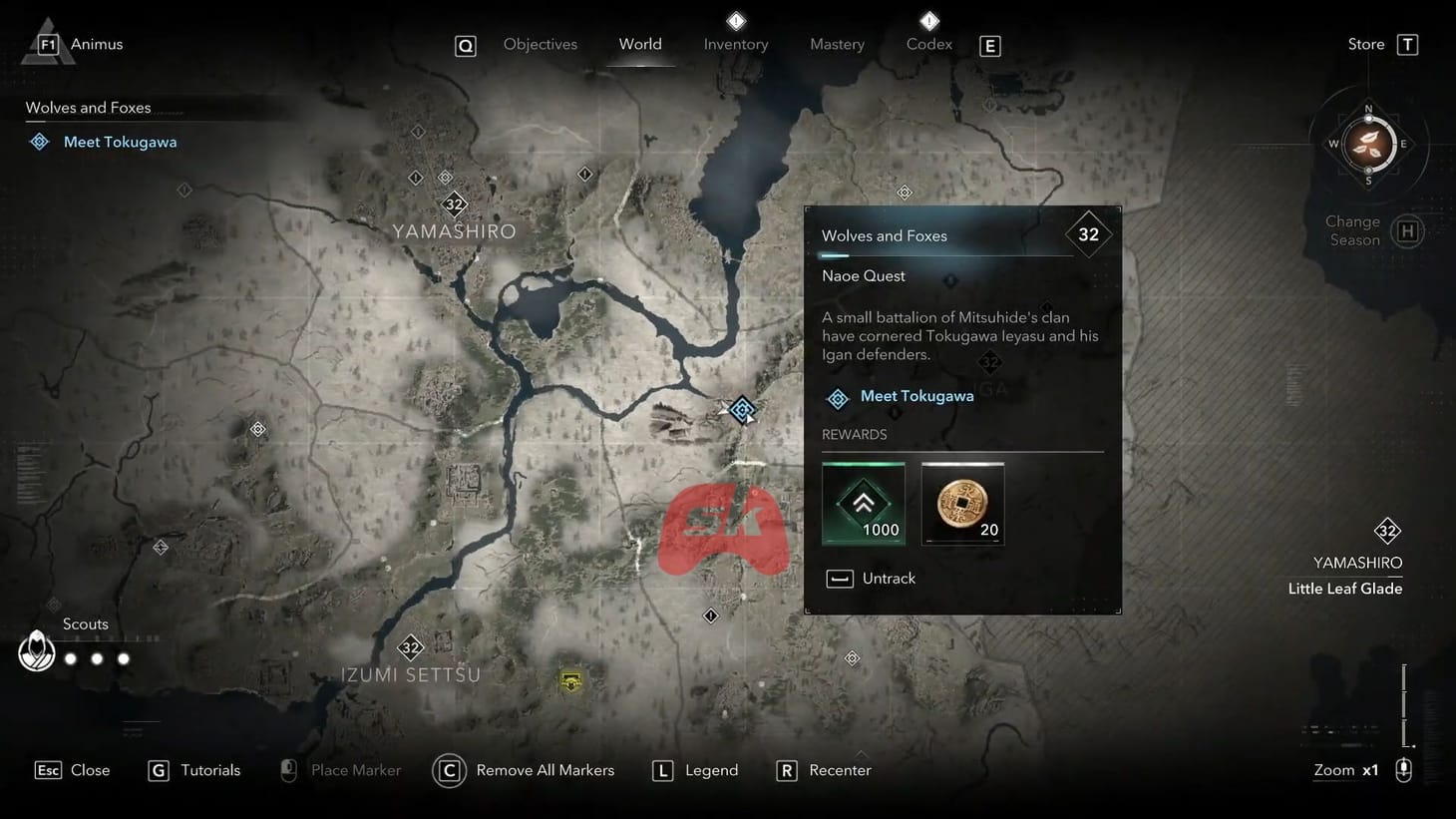
Task: Untrack the Wolves and Foxes quest
Action: 870,578
